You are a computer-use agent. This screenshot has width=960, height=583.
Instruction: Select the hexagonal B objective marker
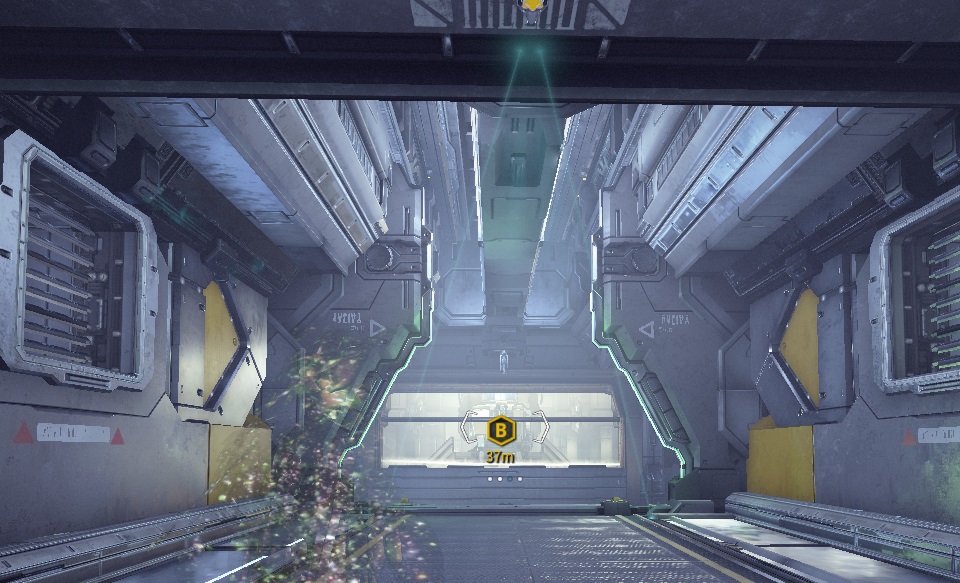click(x=500, y=431)
